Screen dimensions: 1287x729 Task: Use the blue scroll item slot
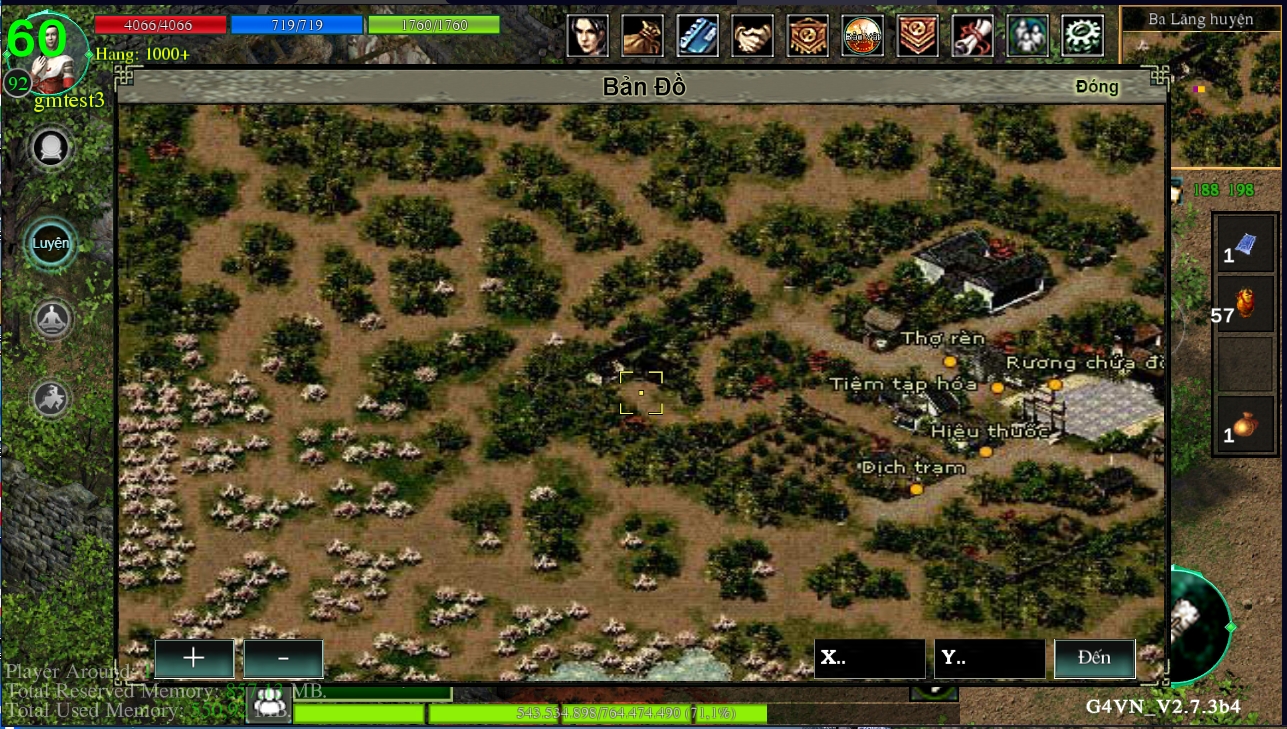click(1245, 245)
